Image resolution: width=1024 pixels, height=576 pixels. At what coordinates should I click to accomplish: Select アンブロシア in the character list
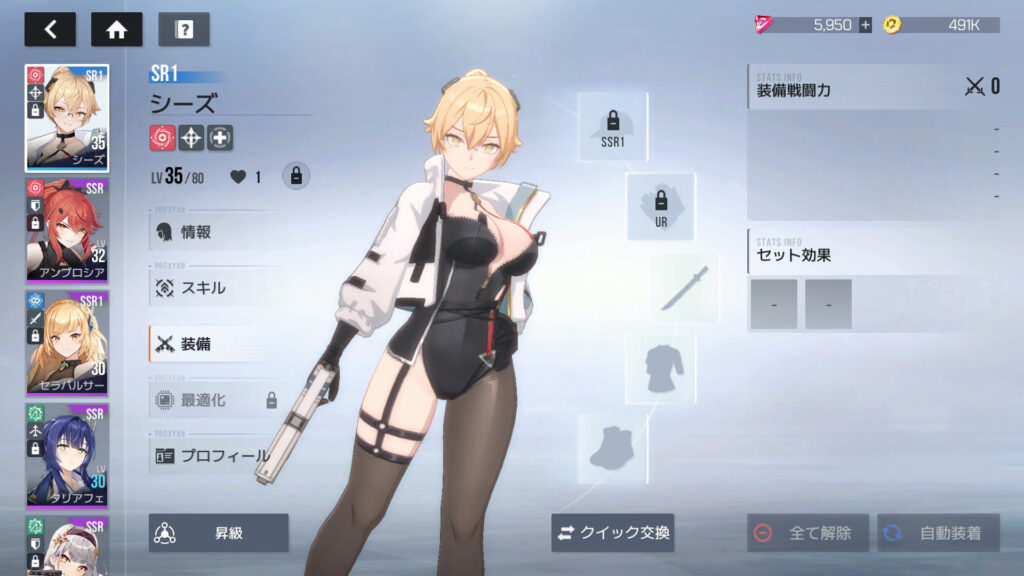tap(67, 231)
